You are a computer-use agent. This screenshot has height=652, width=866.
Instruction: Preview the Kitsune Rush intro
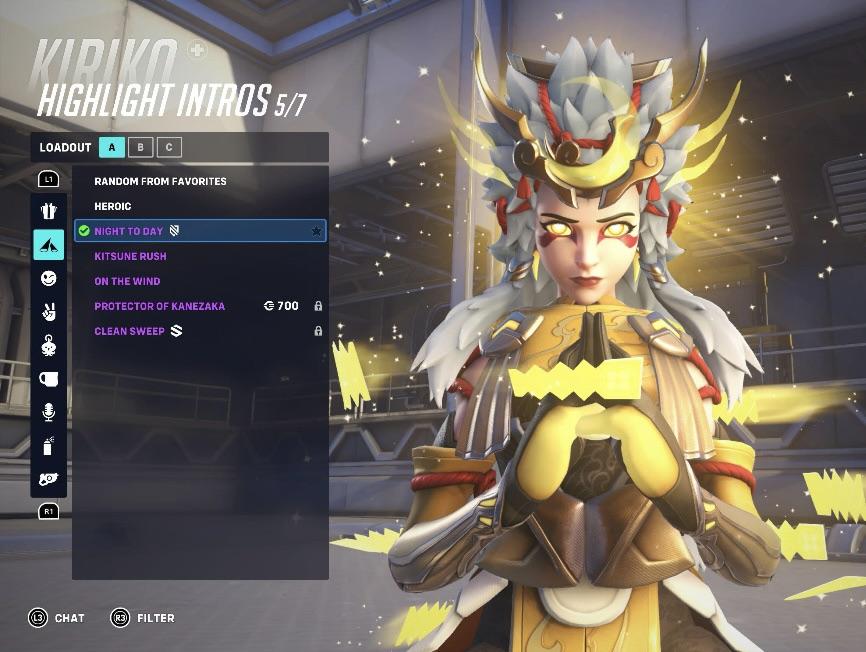[130, 256]
